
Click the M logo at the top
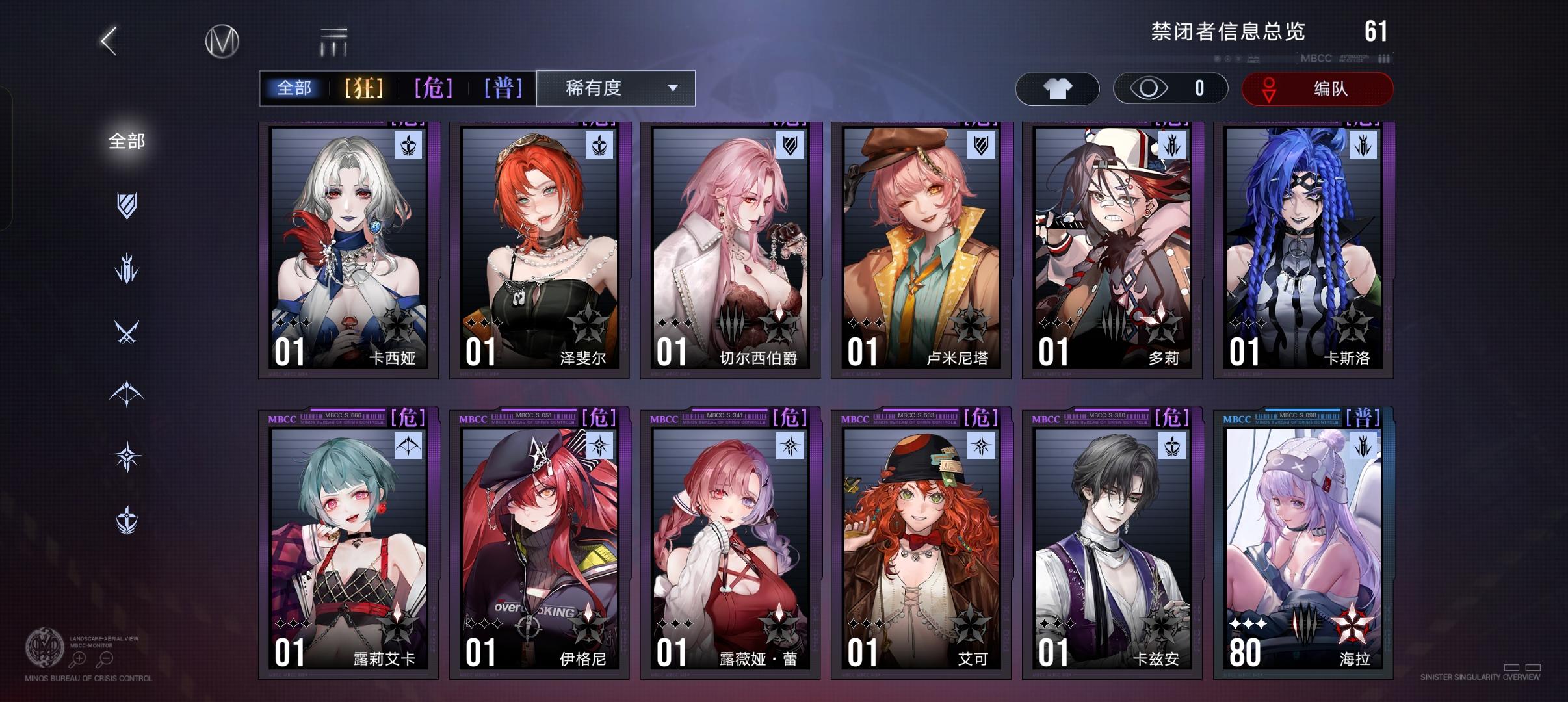click(x=221, y=40)
